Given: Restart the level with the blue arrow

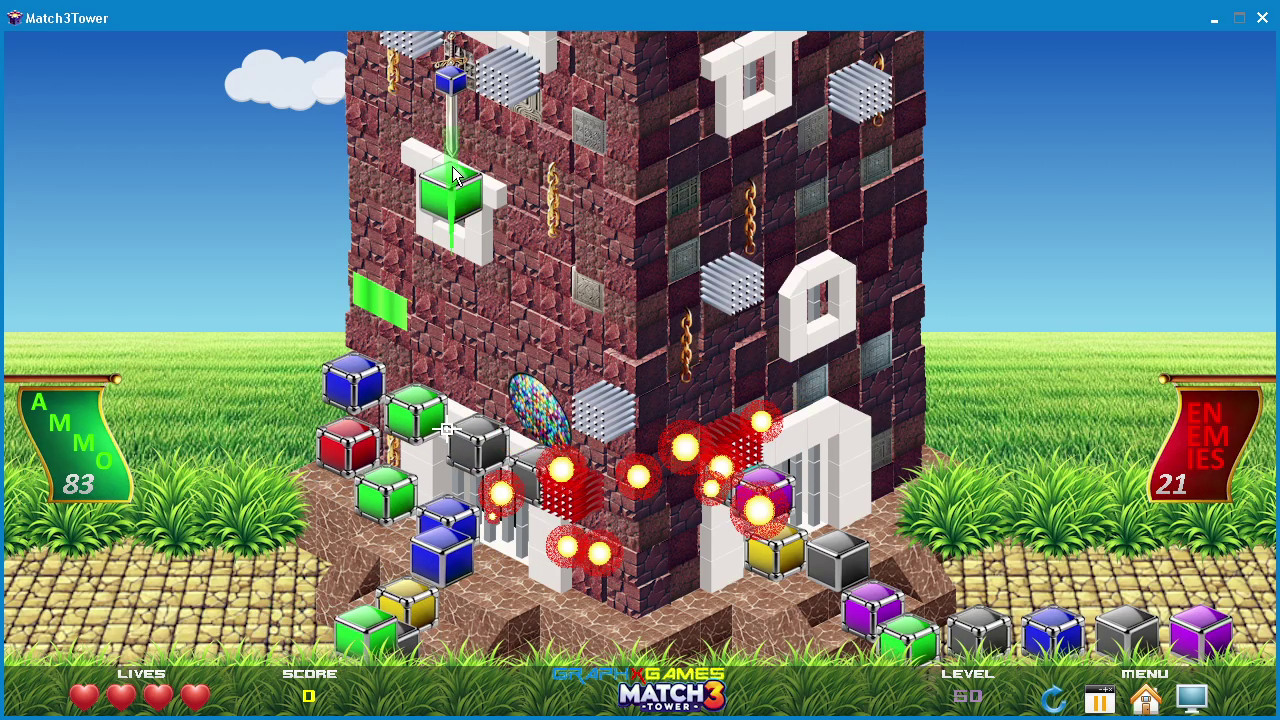Looking at the screenshot, I should click(x=1053, y=699).
